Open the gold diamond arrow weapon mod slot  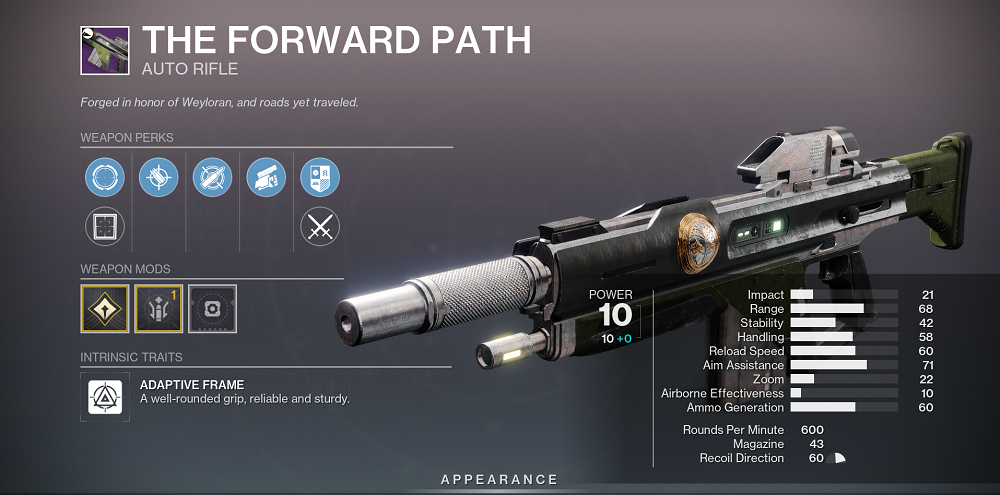(105, 308)
